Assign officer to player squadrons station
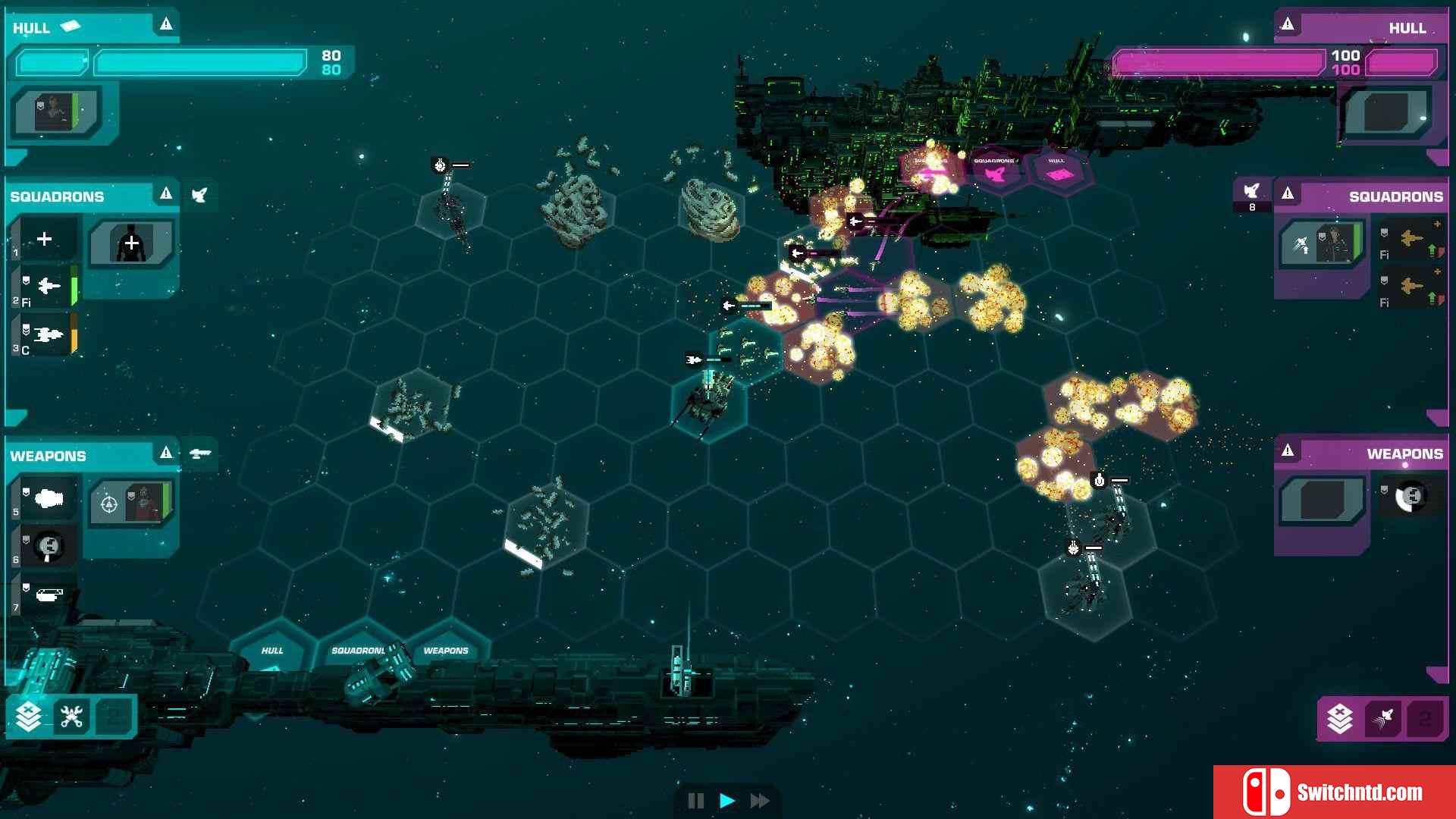 pyautogui.click(x=131, y=243)
